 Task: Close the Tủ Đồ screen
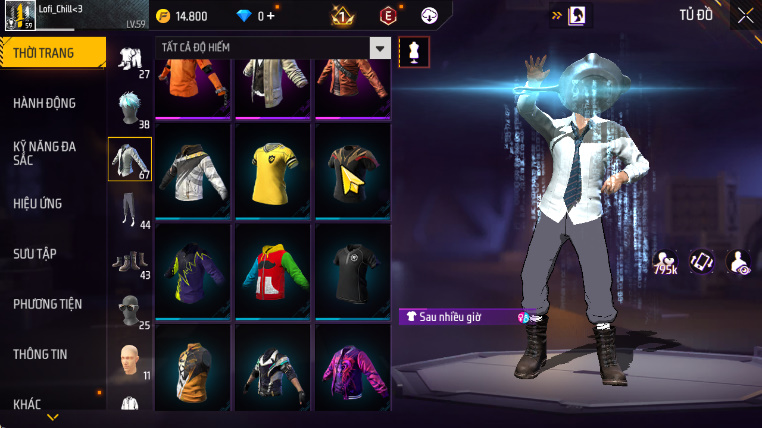[x=746, y=15]
